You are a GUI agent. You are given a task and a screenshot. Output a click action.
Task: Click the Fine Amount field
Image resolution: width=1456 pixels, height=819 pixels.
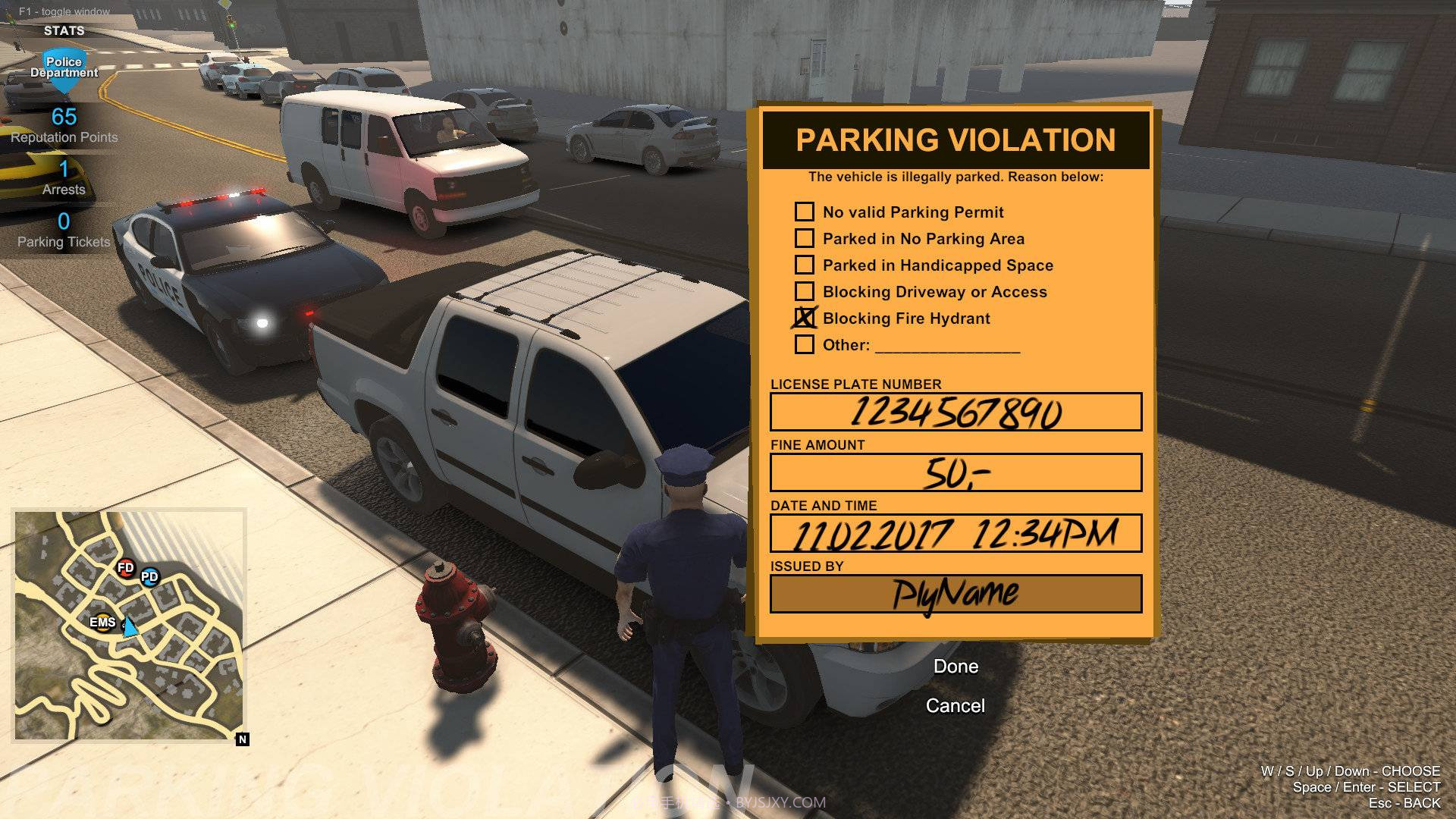click(955, 472)
